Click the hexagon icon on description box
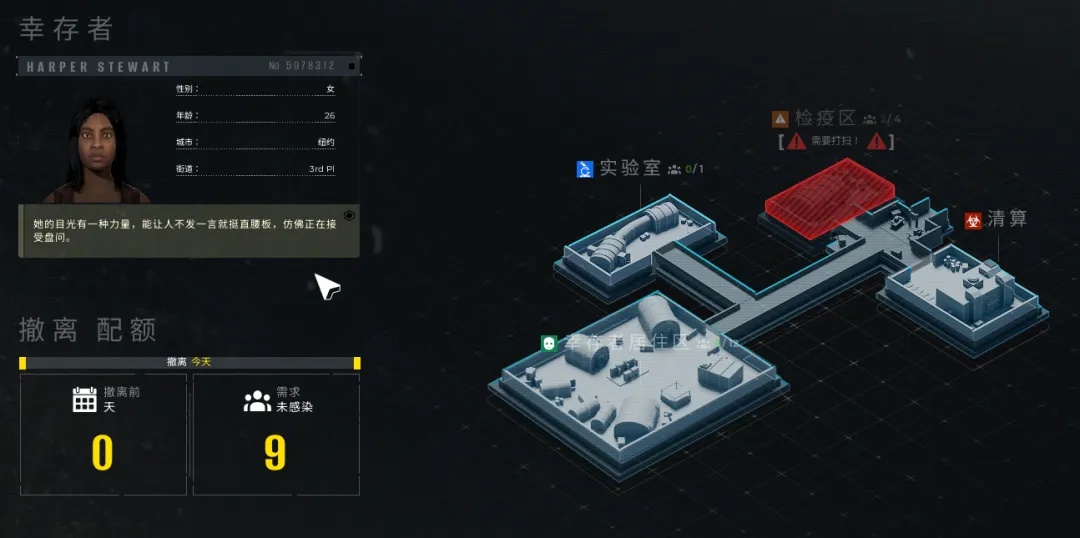The height and width of the screenshot is (538, 1080). point(349,215)
